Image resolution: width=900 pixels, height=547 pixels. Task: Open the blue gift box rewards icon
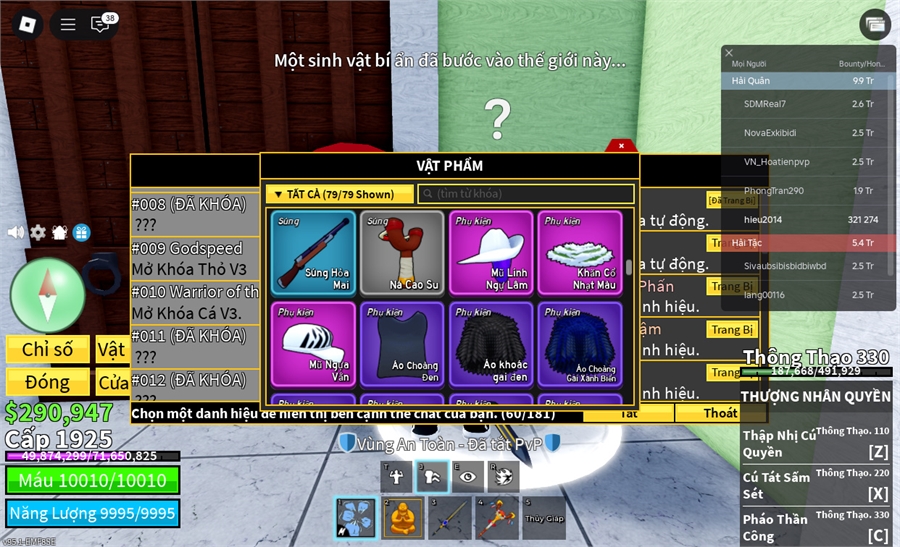click(81, 232)
